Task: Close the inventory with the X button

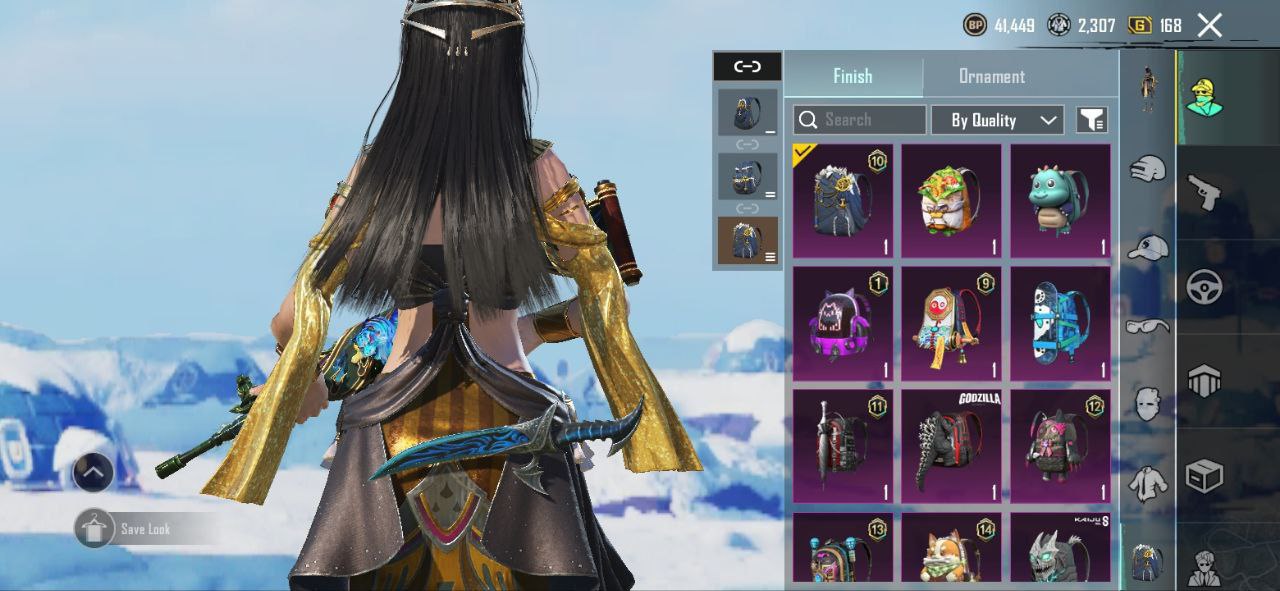Action: point(1210,26)
